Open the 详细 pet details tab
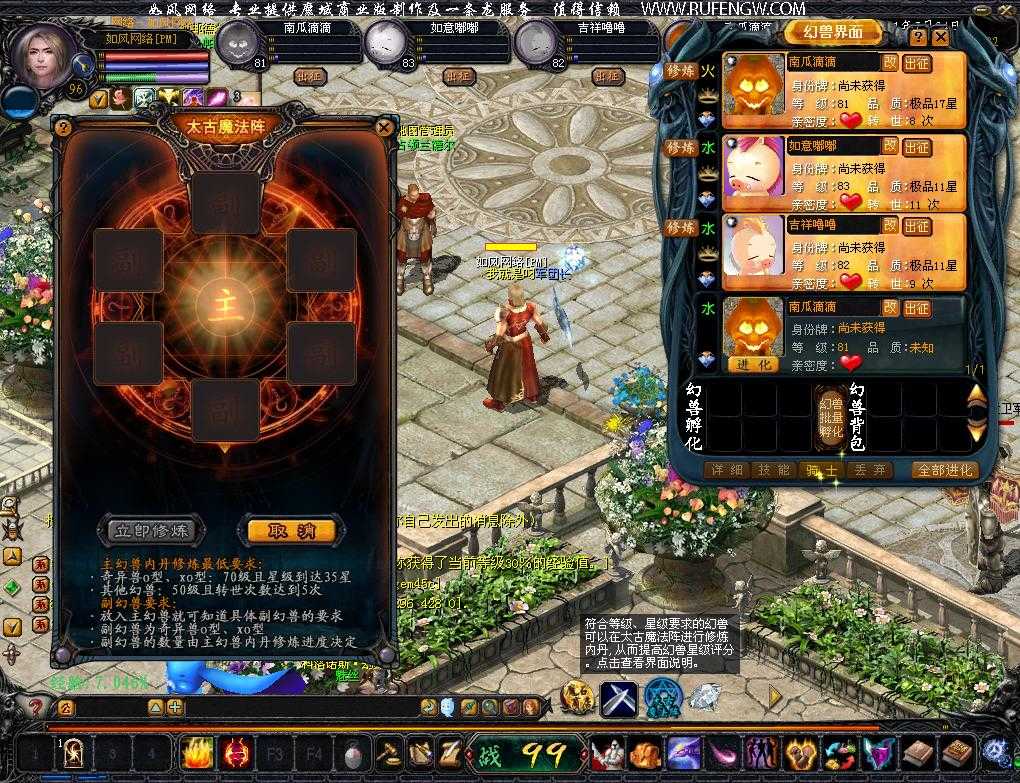Viewport: 1020px width, 783px height. pos(724,470)
